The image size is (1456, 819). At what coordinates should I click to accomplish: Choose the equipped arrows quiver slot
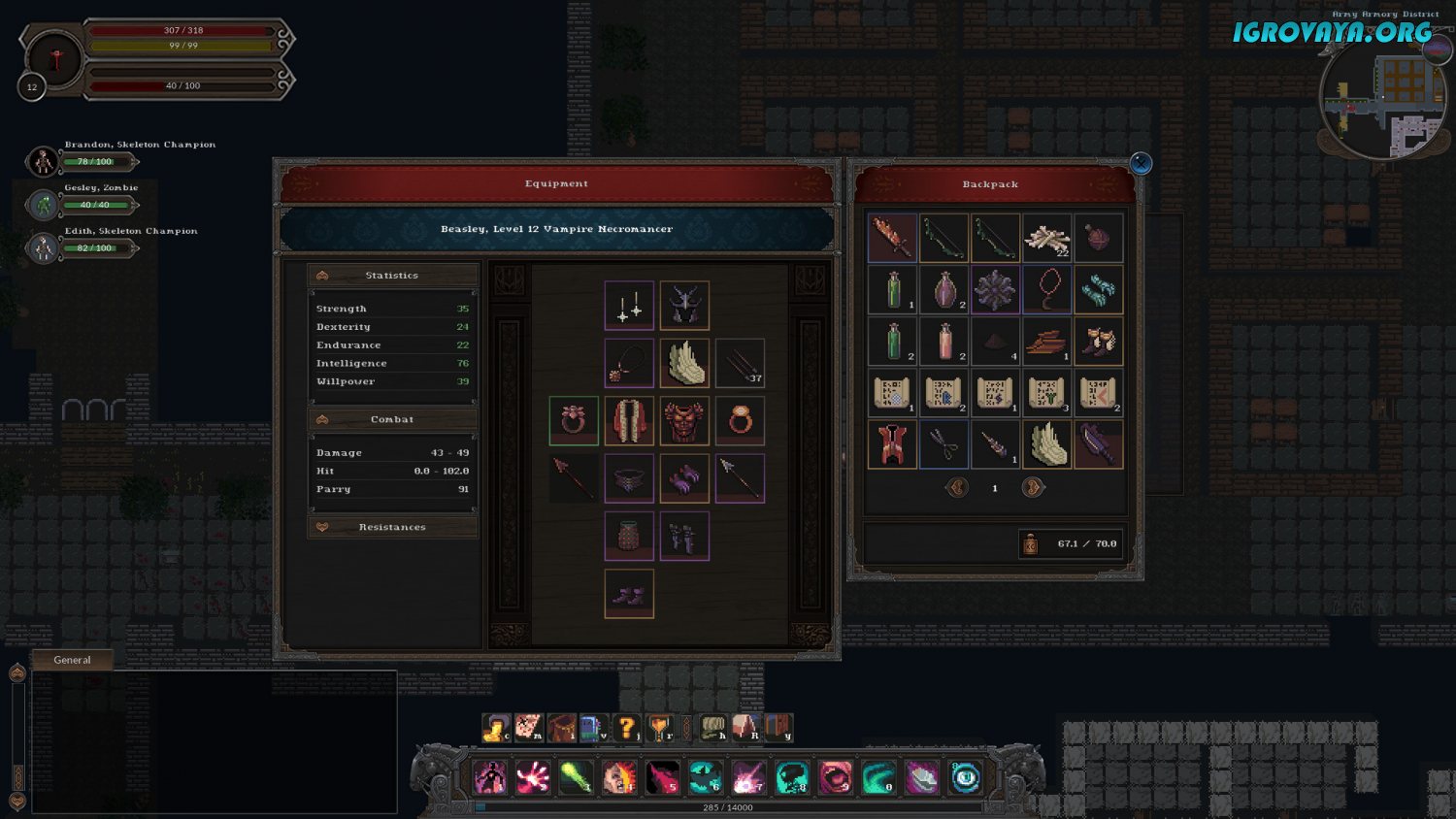(x=741, y=363)
